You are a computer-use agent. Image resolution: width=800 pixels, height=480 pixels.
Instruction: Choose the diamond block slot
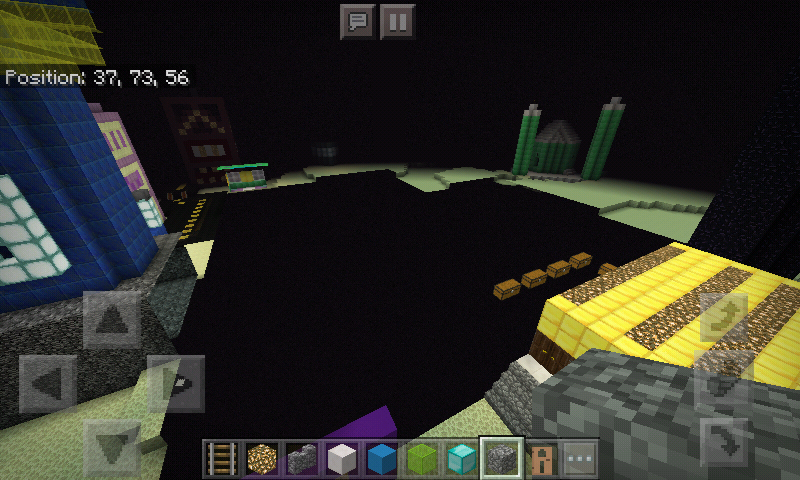460,459
